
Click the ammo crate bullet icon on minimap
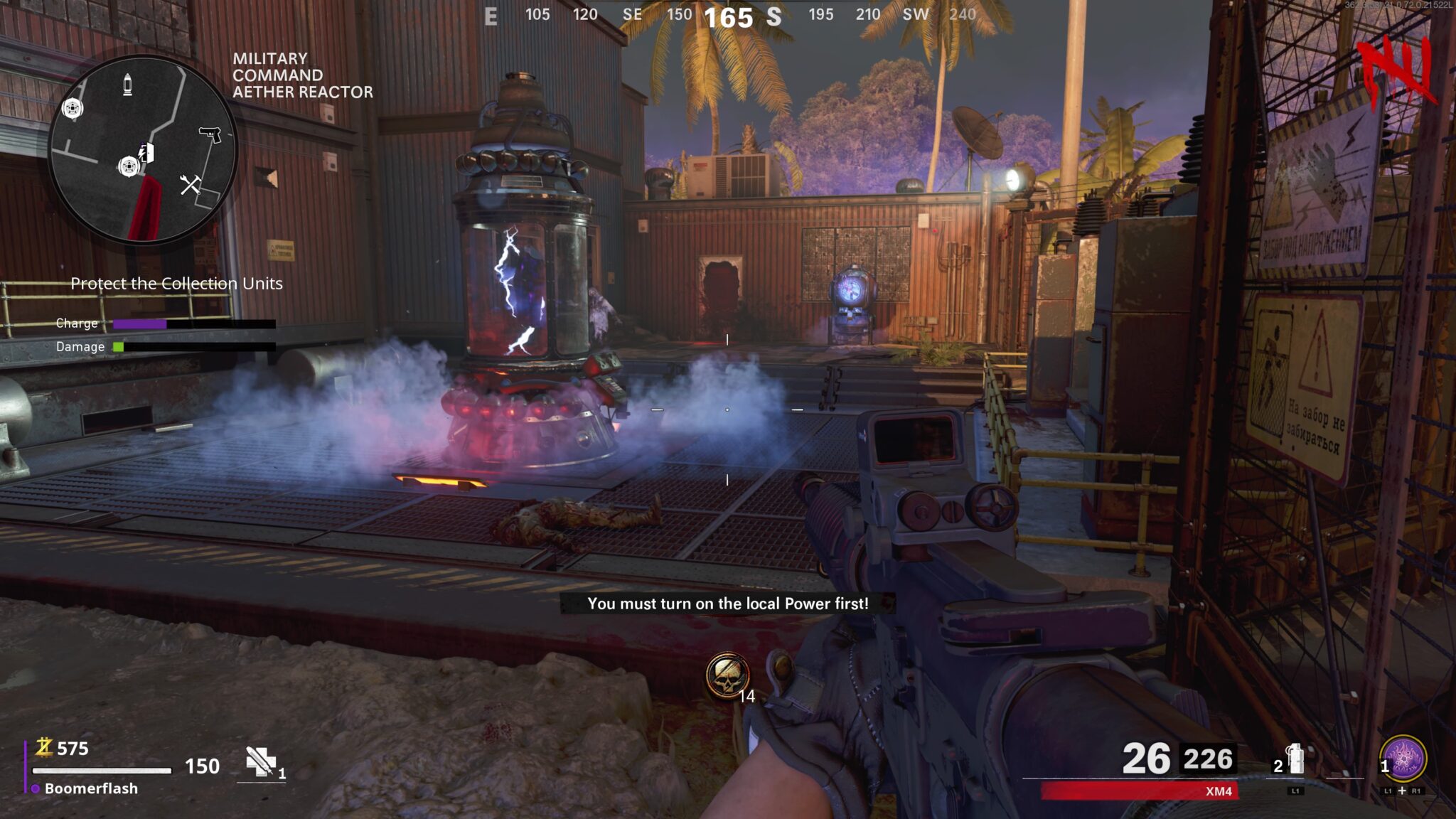[x=127, y=84]
